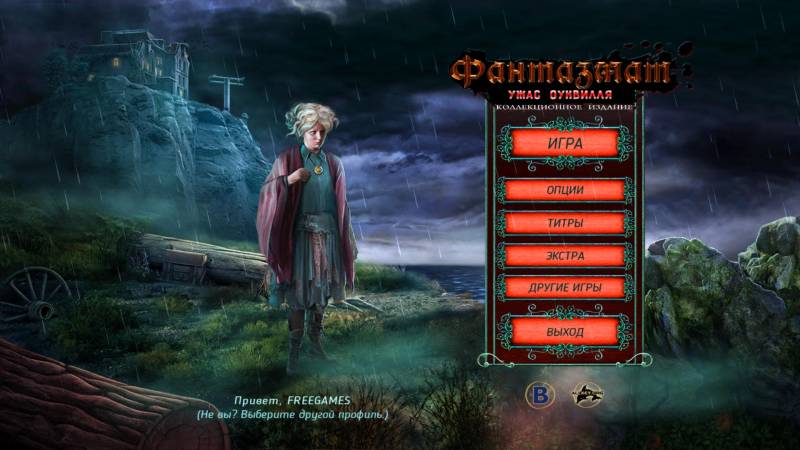This screenshot has height=450, width=800.
Task: Browse ДРУГИЕ ИГРЫ other games
Action: [x=565, y=288]
